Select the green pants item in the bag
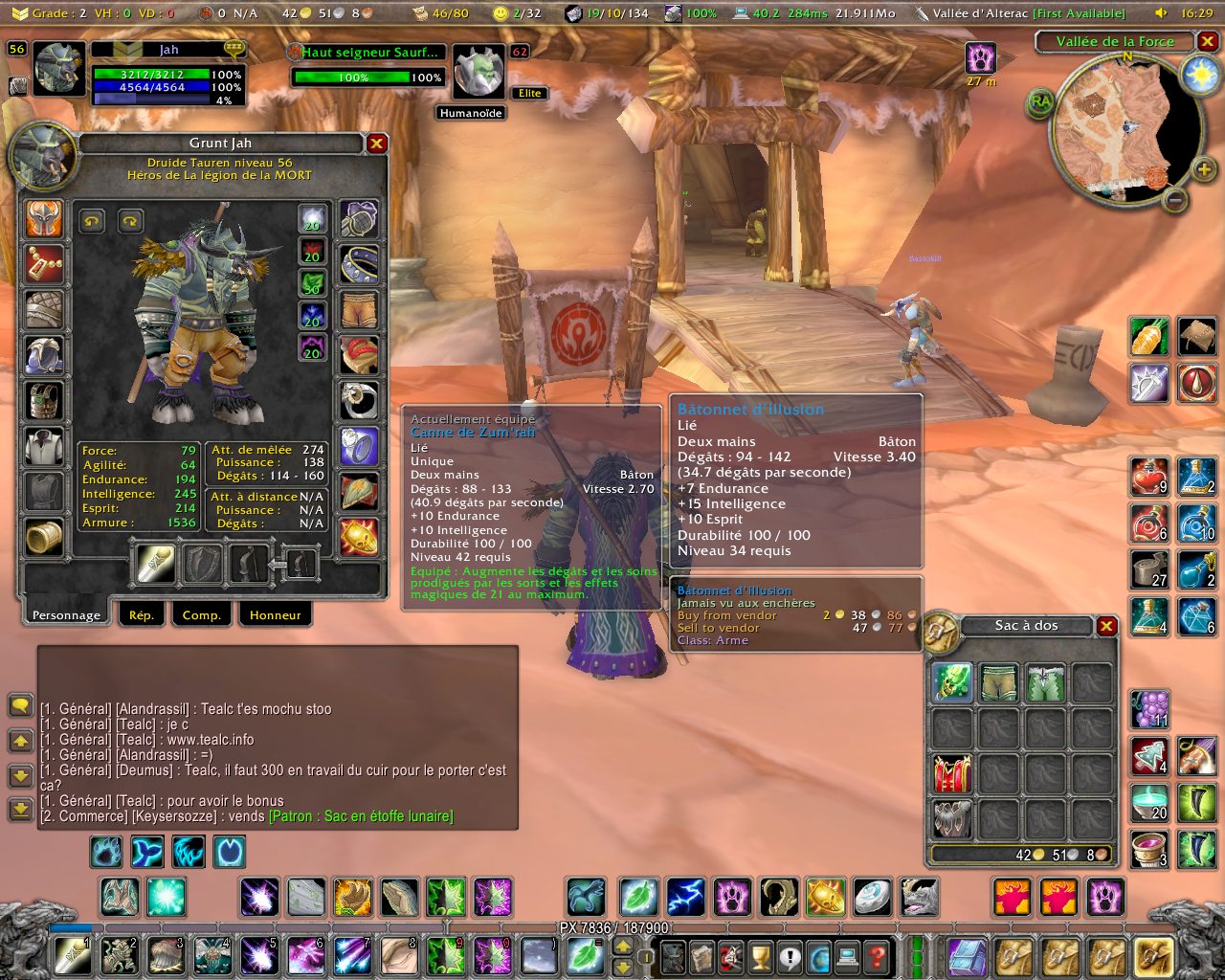 coord(998,682)
